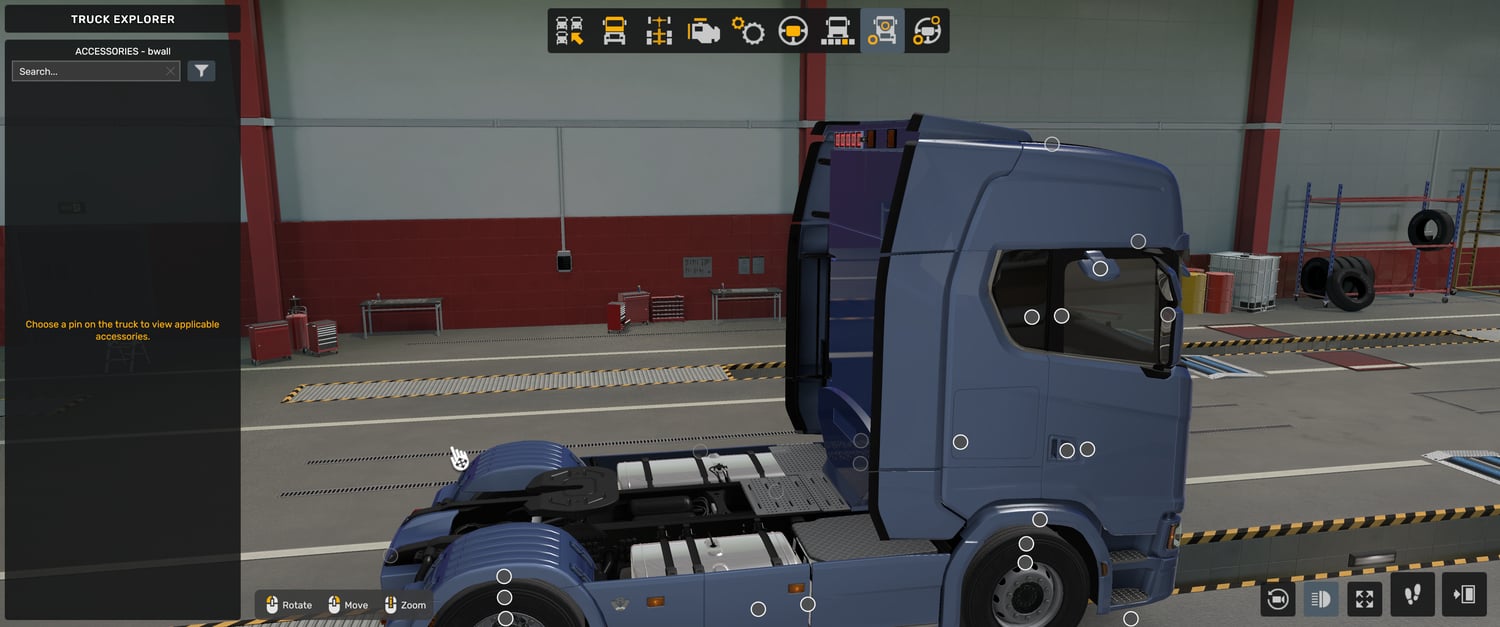
Task: Open the accessories filter funnel button
Action: point(201,71)
